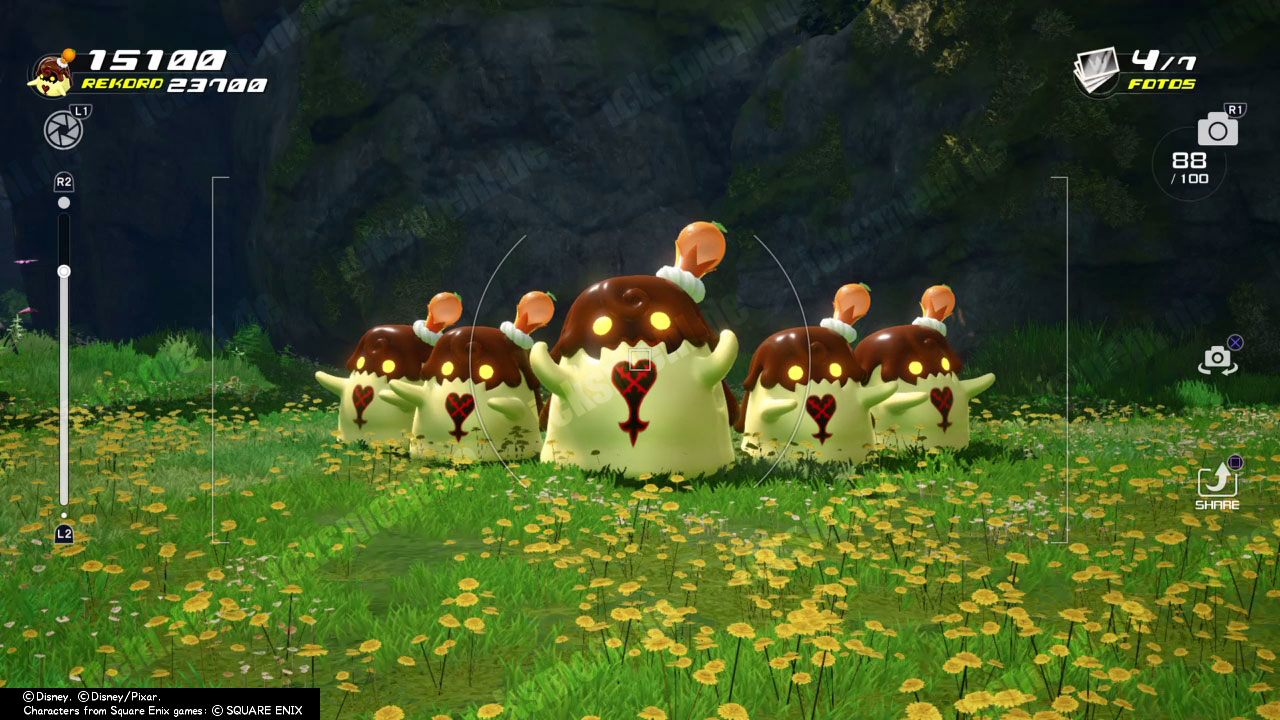
Task: Open the Fotos photo stack icon
Action: (1097, 70)
